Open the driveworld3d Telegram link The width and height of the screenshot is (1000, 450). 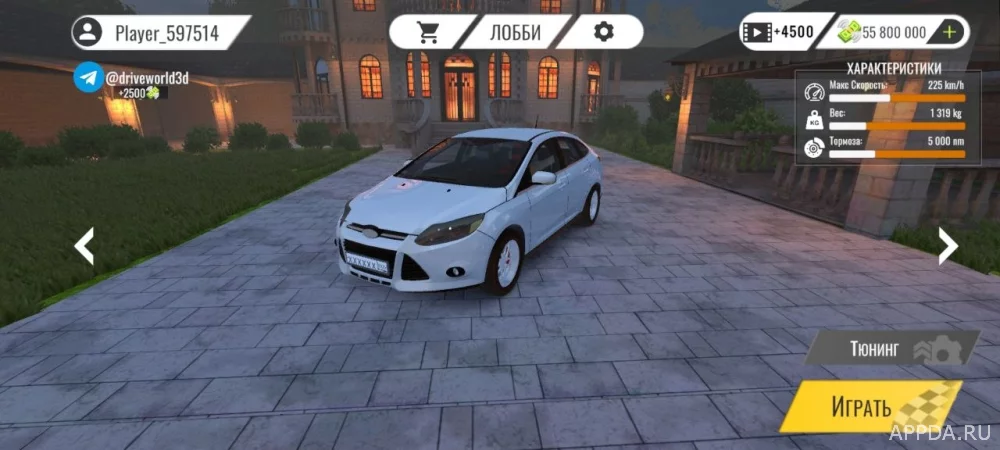click(89, 77)
